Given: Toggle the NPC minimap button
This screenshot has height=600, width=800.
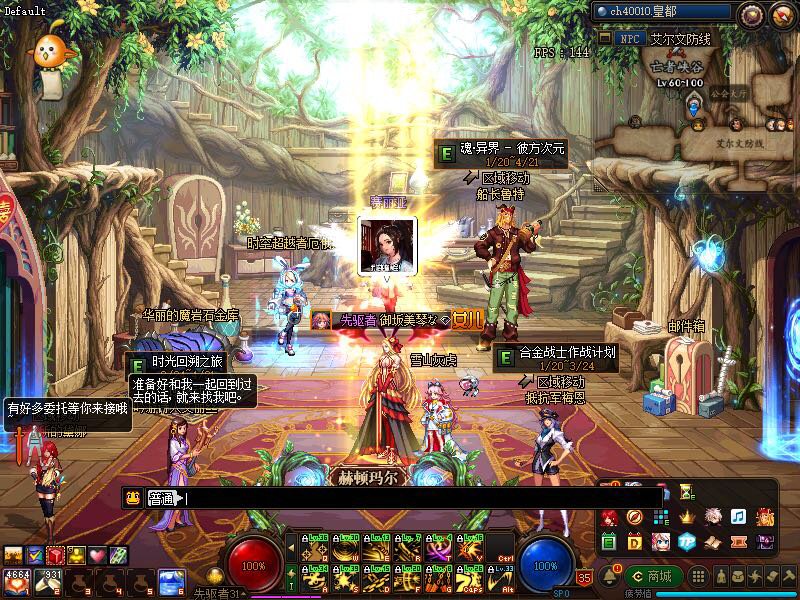Looking at the screenshot, I should tap(628, 38).
